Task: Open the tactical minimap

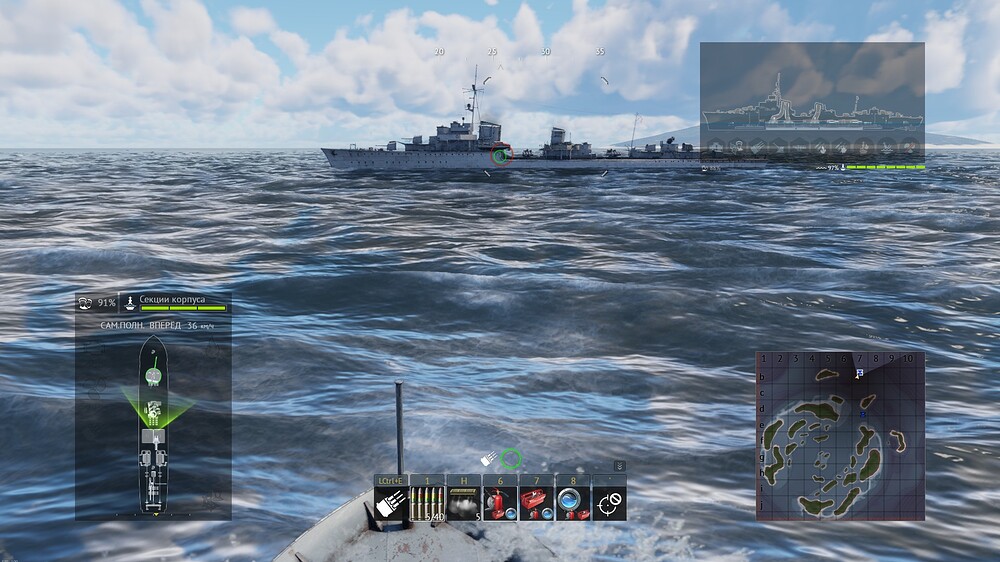Action: tap(840, 435)
